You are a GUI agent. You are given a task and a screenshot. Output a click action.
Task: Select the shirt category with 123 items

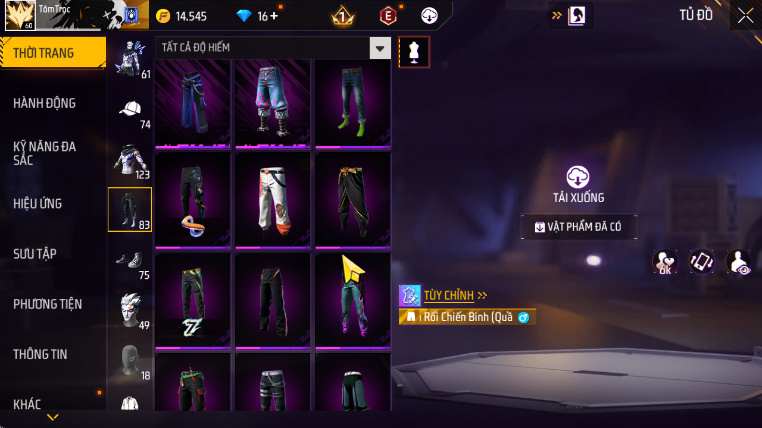coord(130,160)
